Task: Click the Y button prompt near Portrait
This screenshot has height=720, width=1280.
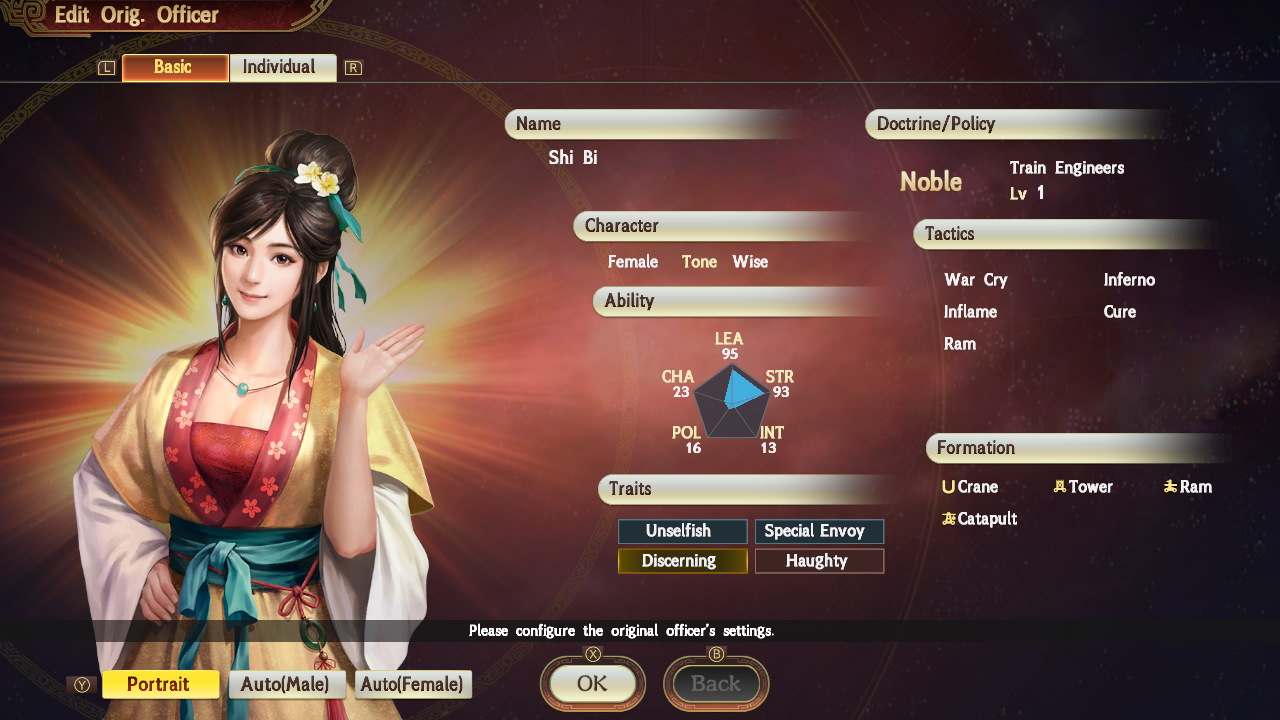Action: pos(84,684)
